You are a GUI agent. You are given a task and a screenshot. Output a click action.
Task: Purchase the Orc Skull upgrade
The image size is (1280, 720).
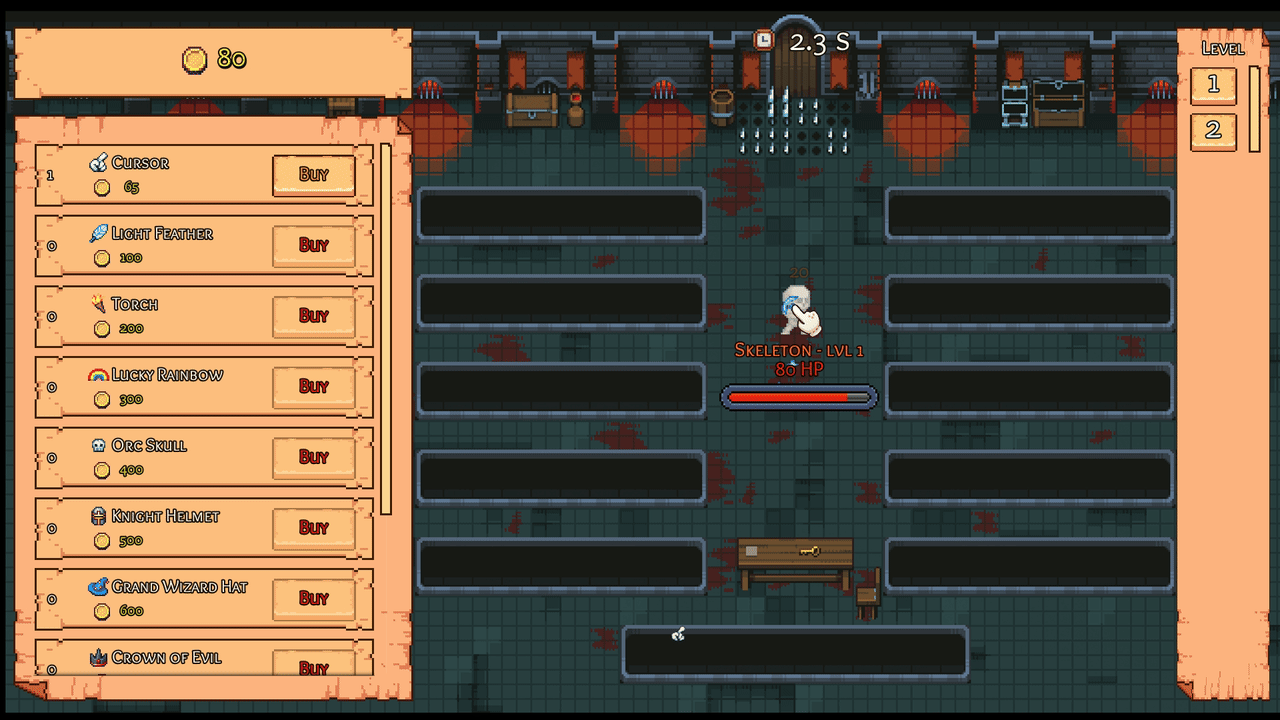point(313,457)
